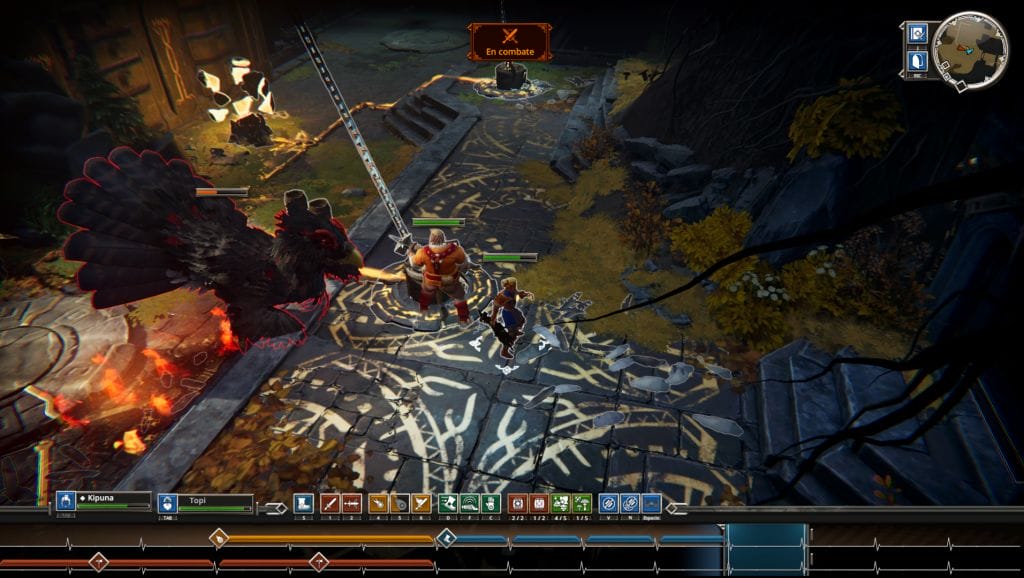
Task: Activate the blue boot movement ability
Action: click(x=304, y=503)
